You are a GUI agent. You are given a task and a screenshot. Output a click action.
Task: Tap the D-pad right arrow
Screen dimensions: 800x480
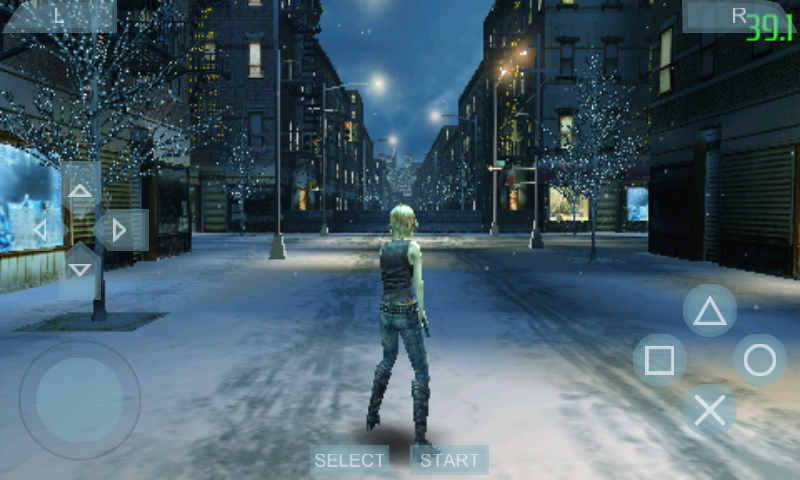[x=120, y=231]
